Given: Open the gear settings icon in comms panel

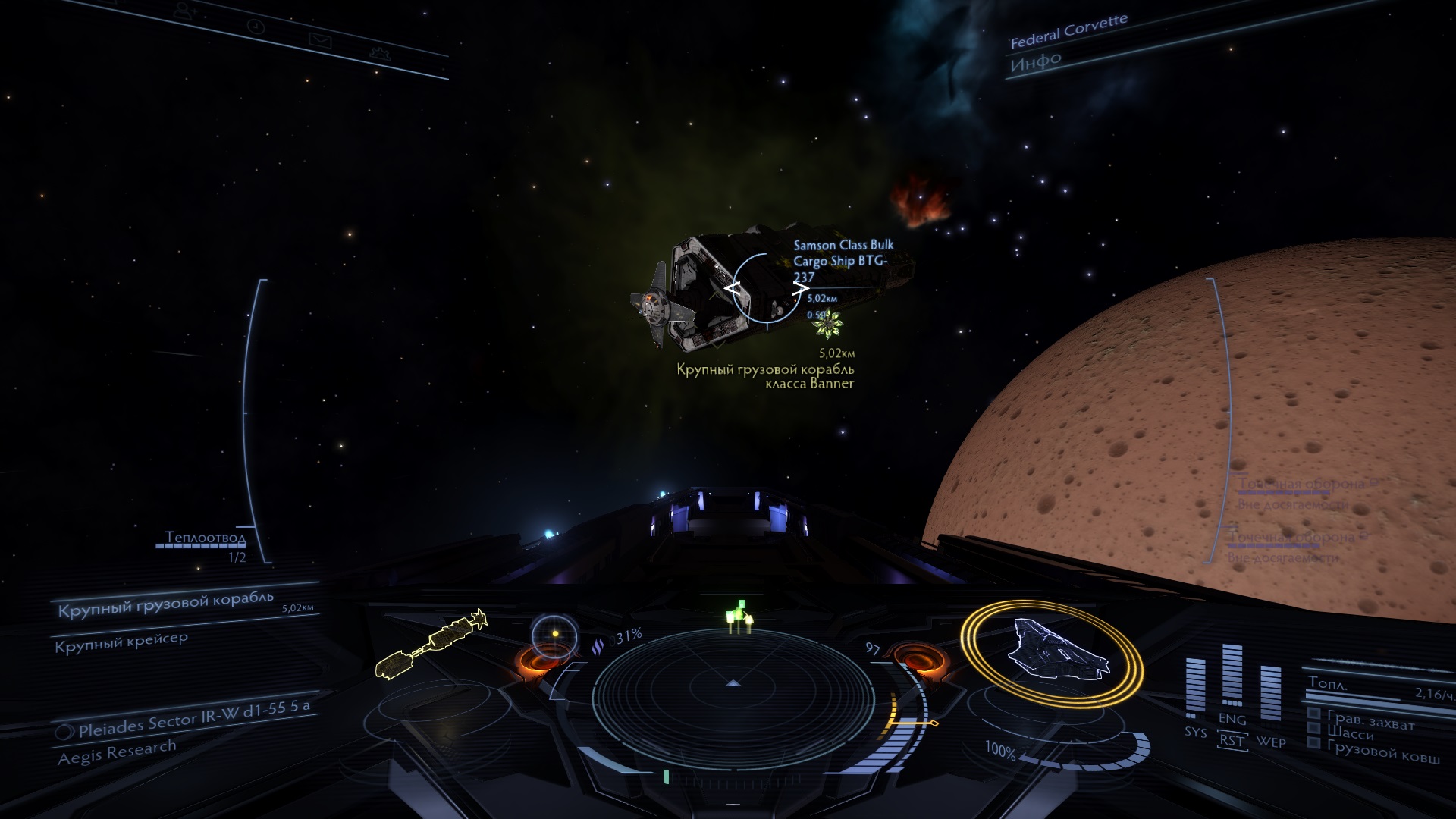Looking at the screenshot, I should click(x=378, y=54).
